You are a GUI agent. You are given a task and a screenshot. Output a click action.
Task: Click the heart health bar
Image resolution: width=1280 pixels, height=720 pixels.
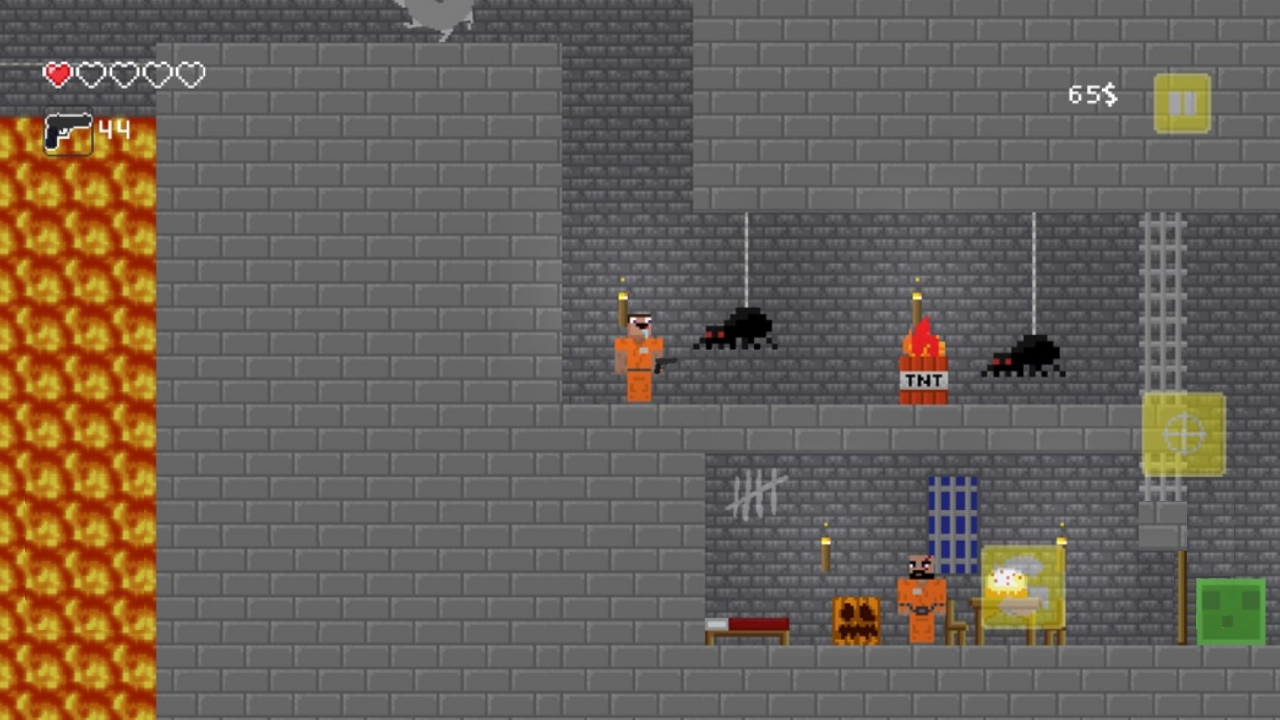(123, 74)
